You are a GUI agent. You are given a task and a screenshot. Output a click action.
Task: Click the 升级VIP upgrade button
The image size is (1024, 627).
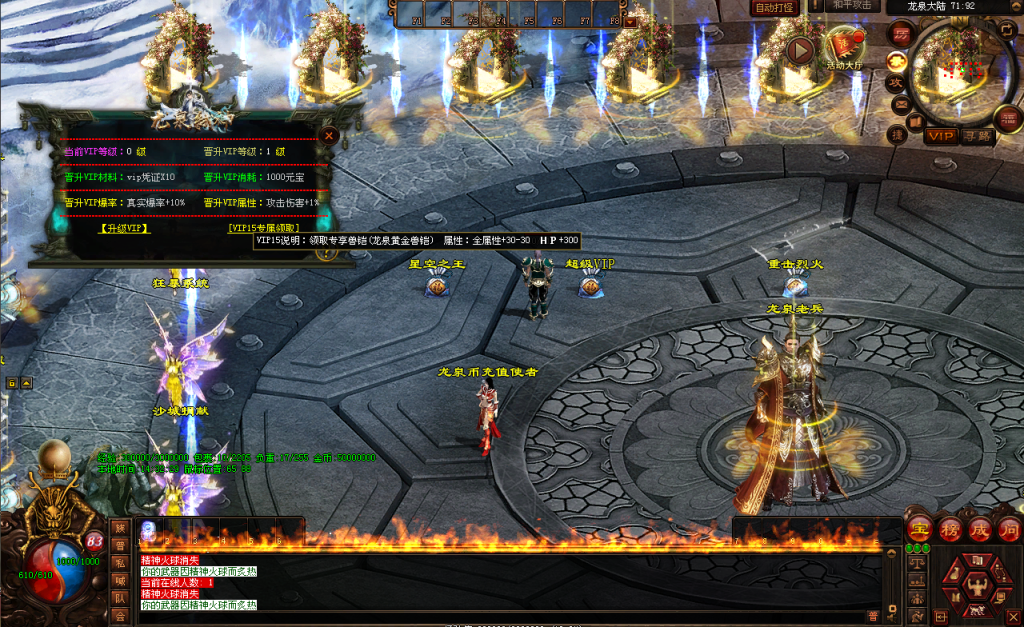pos(124,228)
